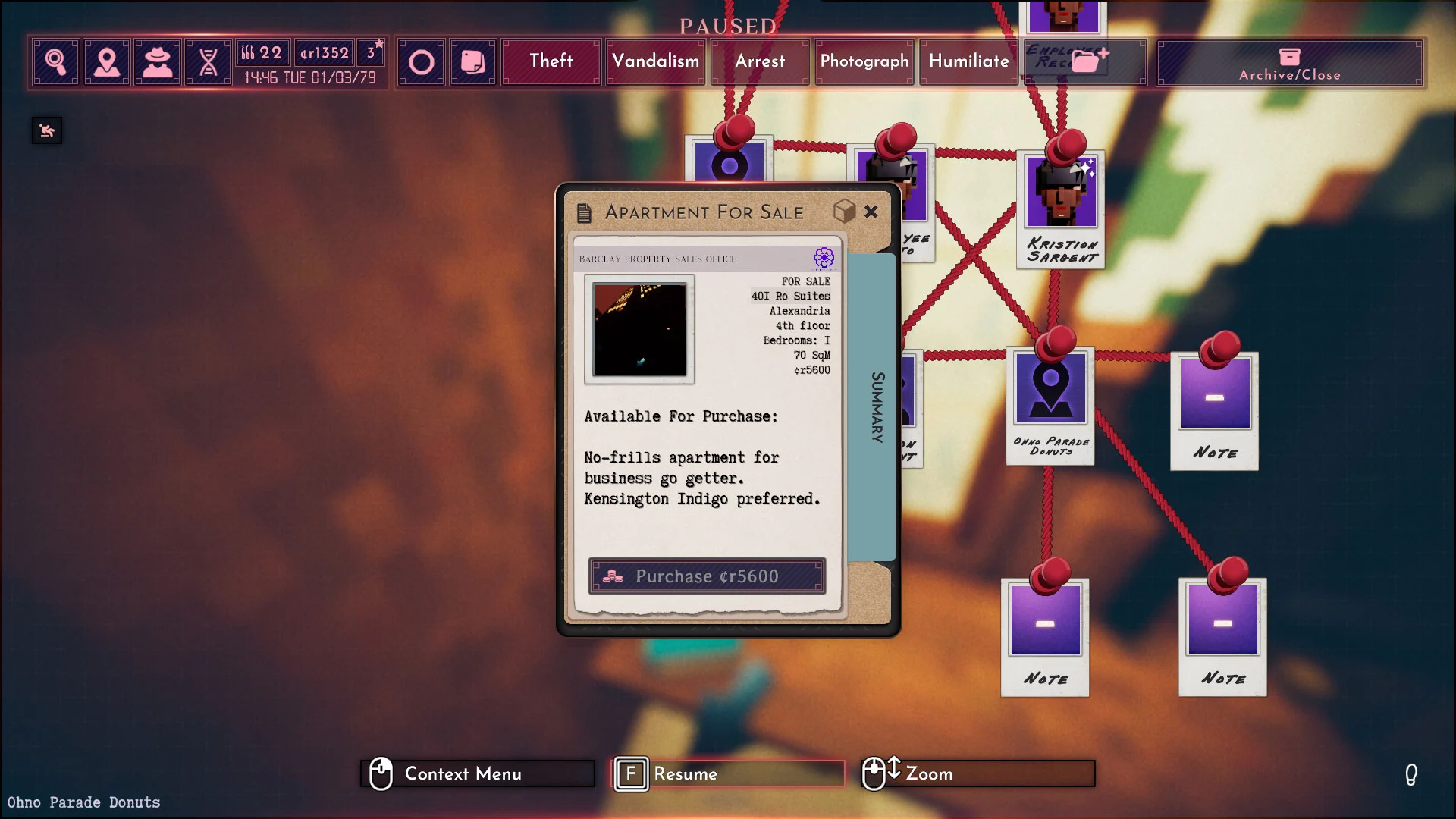The height and width of the screenshot is (819, 1456).
Task: Open the Summary side tab
Action: click(x=877, y=407)
